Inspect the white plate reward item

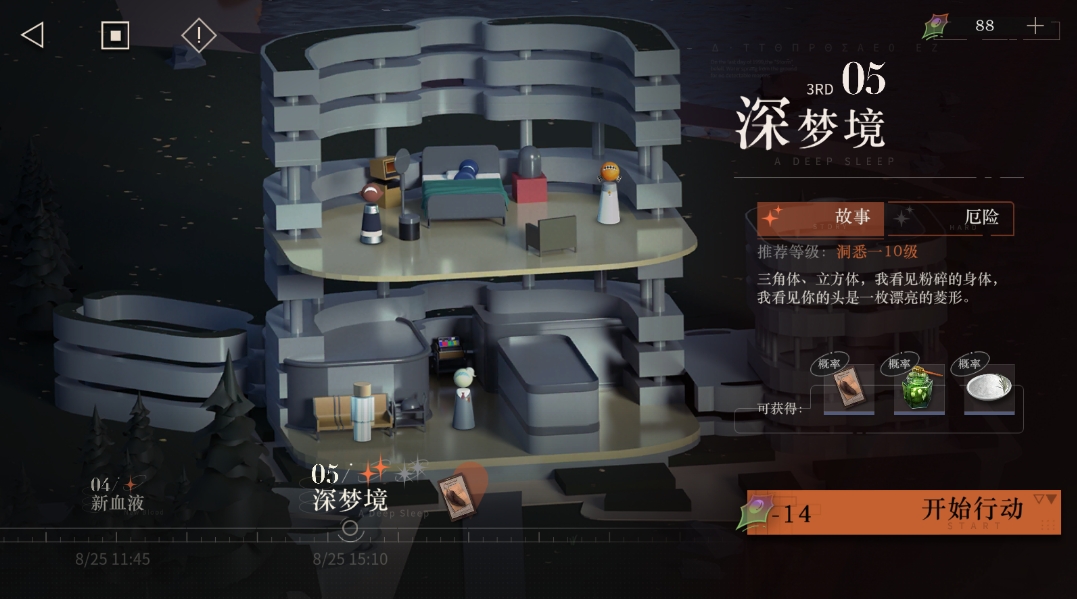[988, 390]
